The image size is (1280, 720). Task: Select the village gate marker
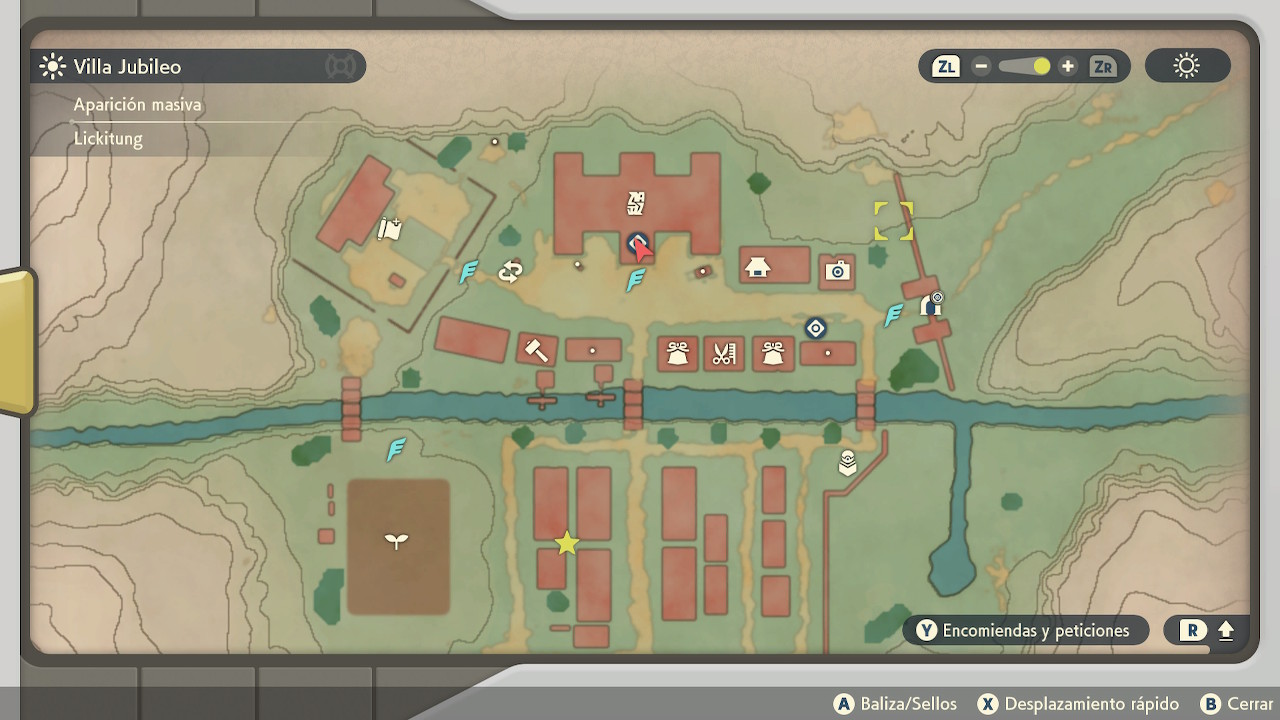(931, 304)
